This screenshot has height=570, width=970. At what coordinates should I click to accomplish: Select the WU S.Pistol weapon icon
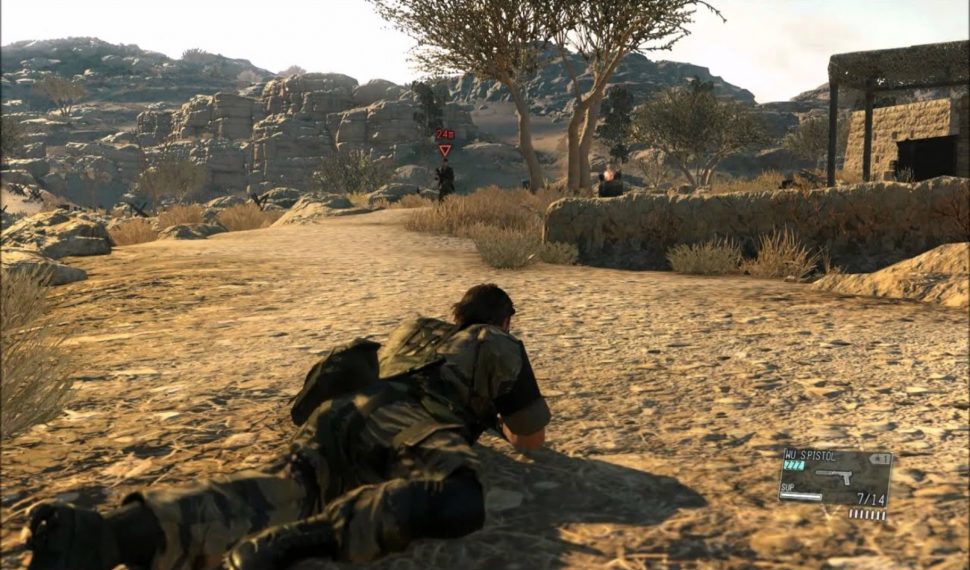[x=834, y=477]
